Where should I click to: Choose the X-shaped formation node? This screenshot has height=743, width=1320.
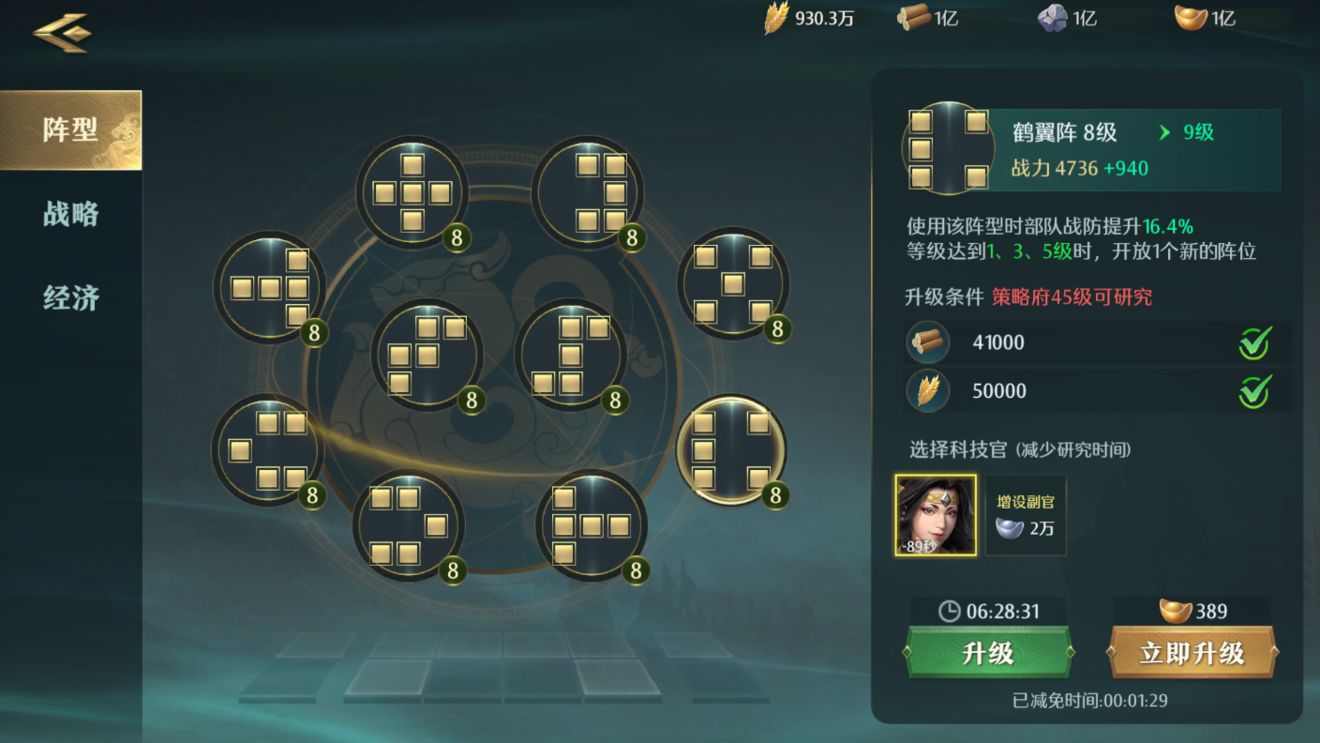tap(733, 284)
